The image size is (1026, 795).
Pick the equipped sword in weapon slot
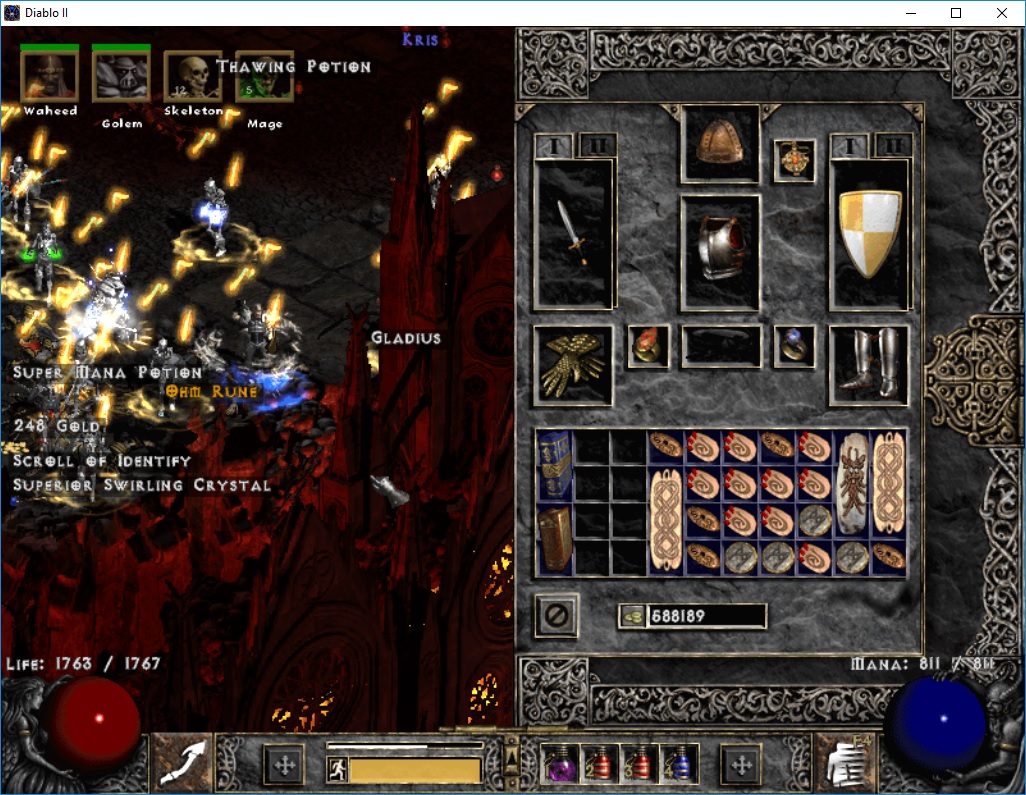point(575,233)
